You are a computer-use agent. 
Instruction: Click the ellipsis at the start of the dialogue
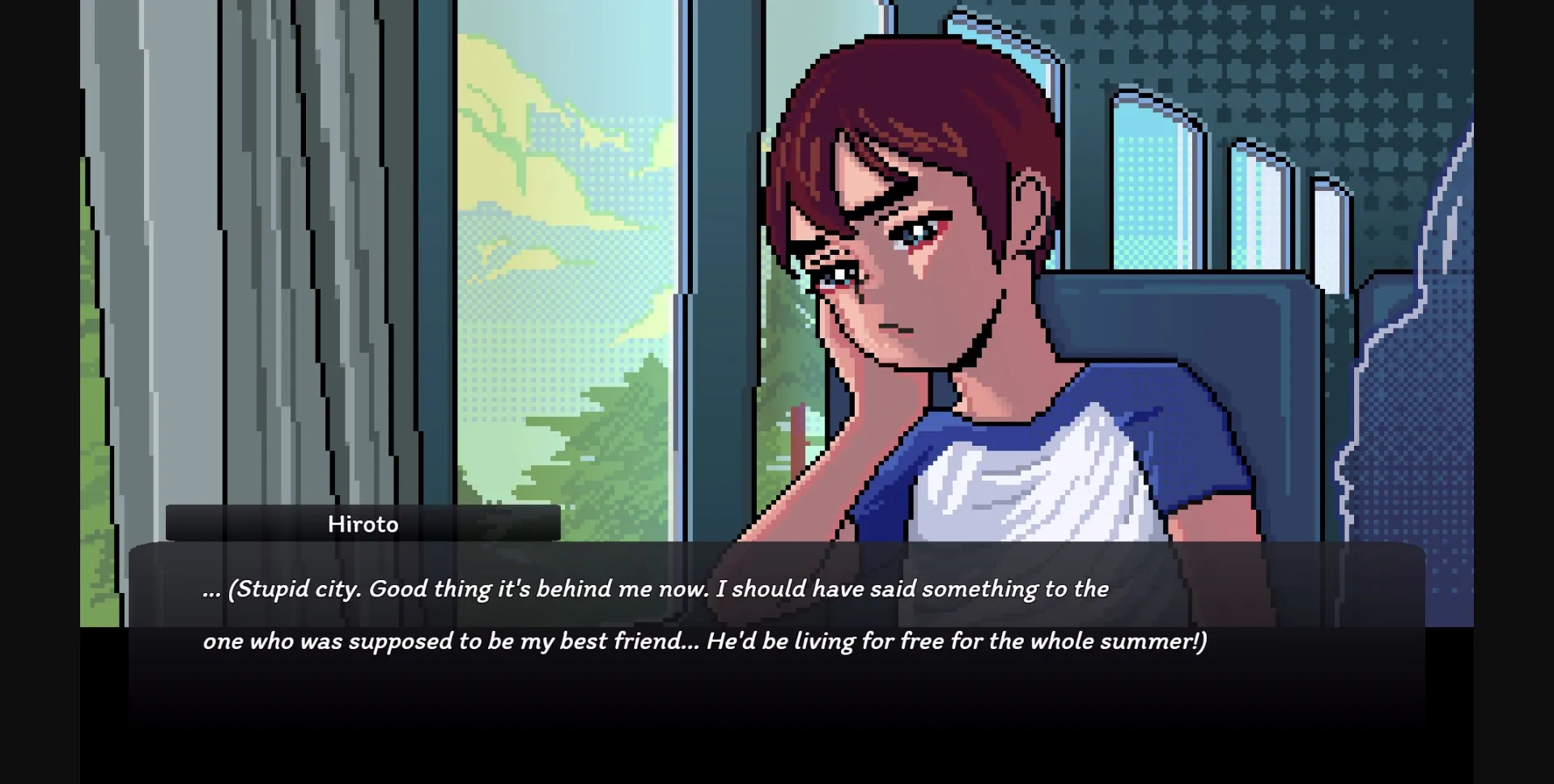[x=212, y=589]
